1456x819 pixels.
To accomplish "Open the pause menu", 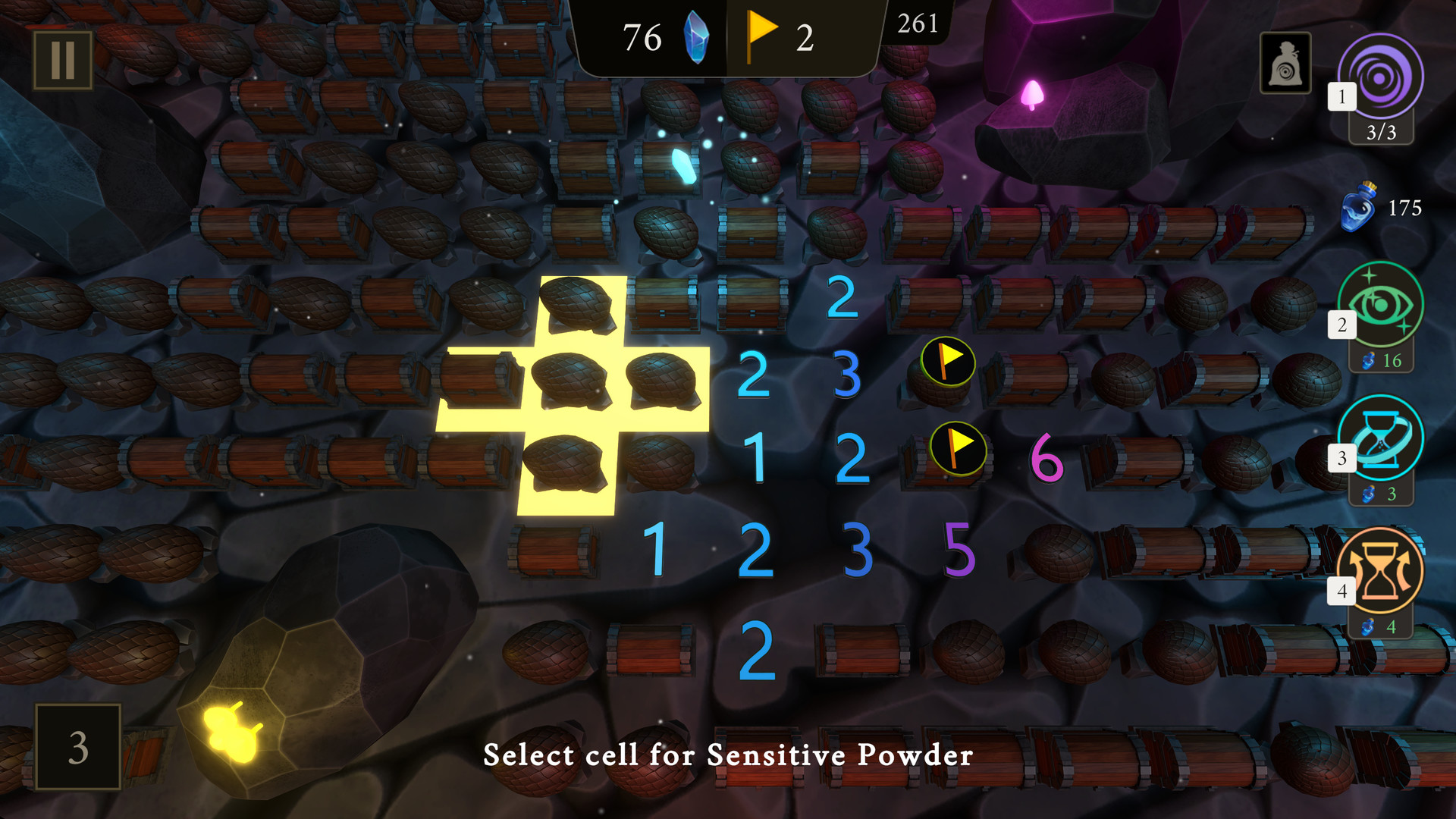I will 64,60.
